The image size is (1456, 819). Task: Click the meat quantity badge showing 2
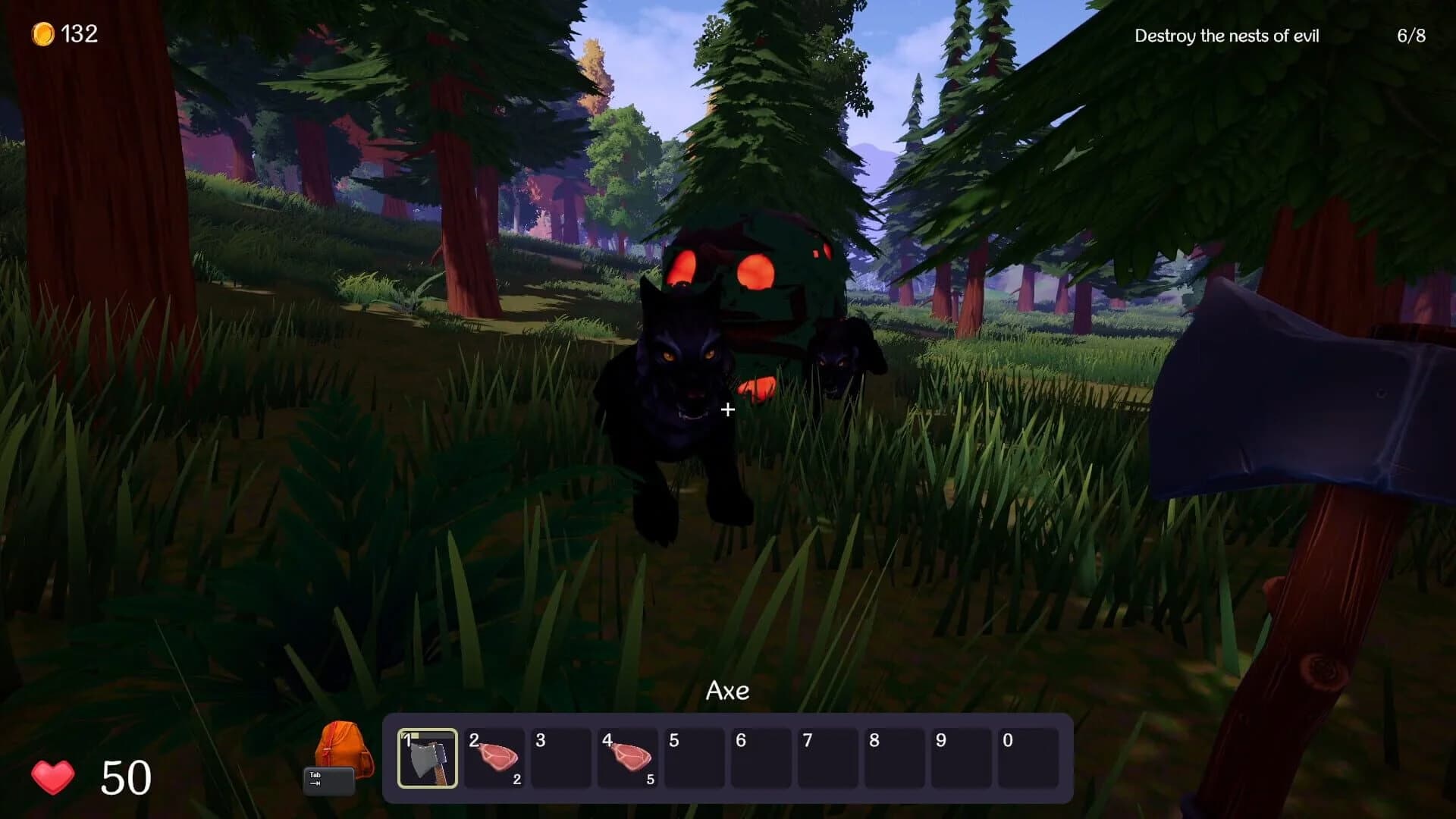[x=516, y=778]
